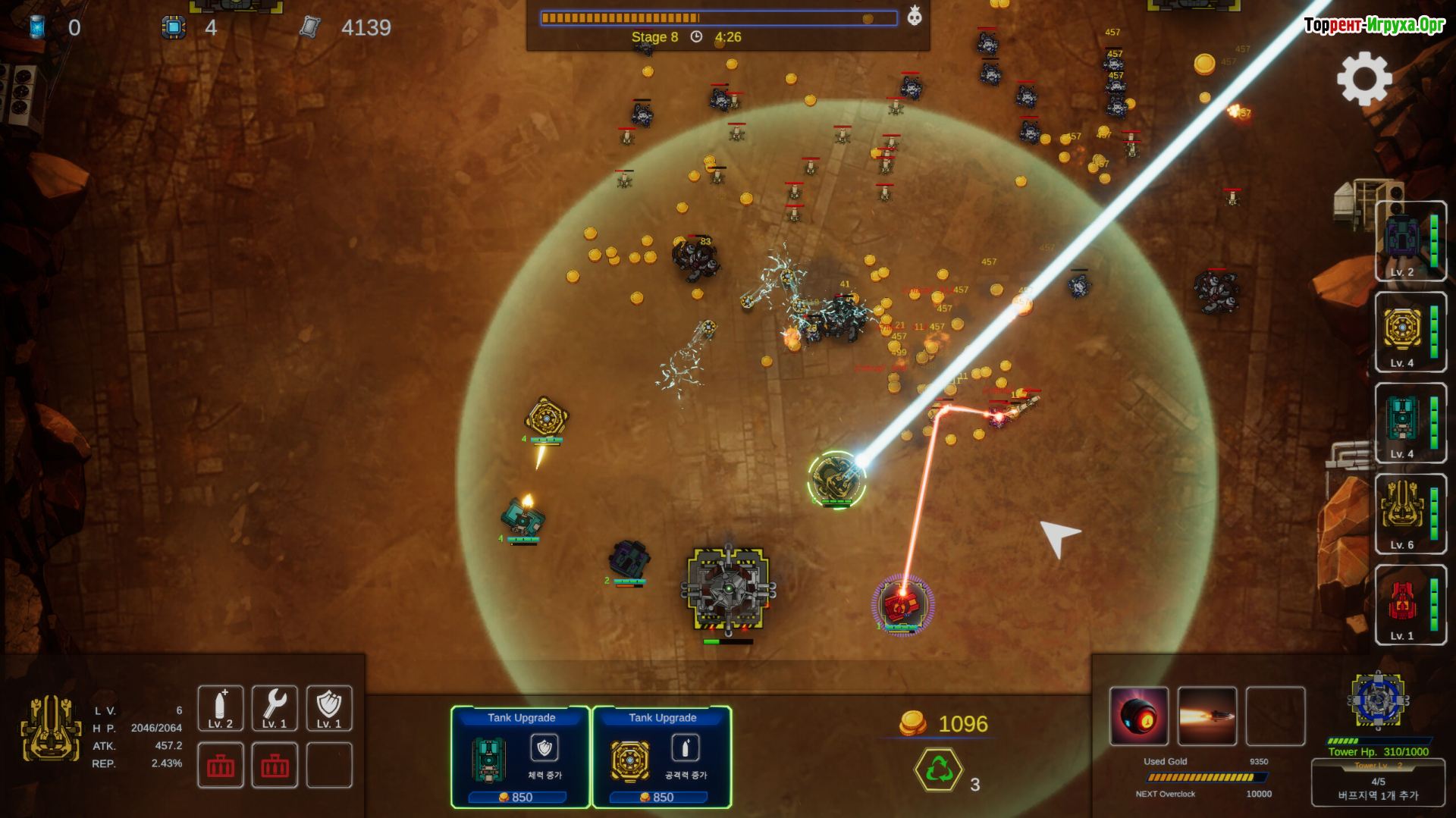Select the yellow tank portrait in stats panel

pos(51,729)
